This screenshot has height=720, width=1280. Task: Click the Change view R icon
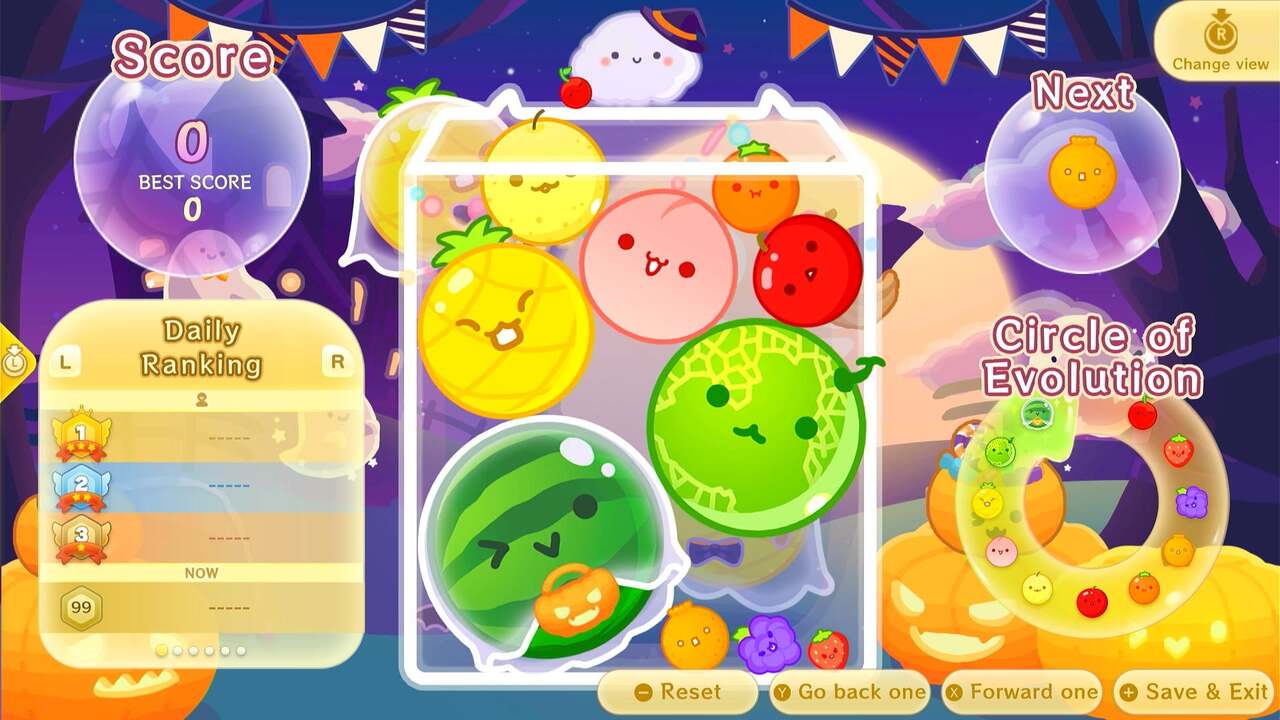(1221, 33)
